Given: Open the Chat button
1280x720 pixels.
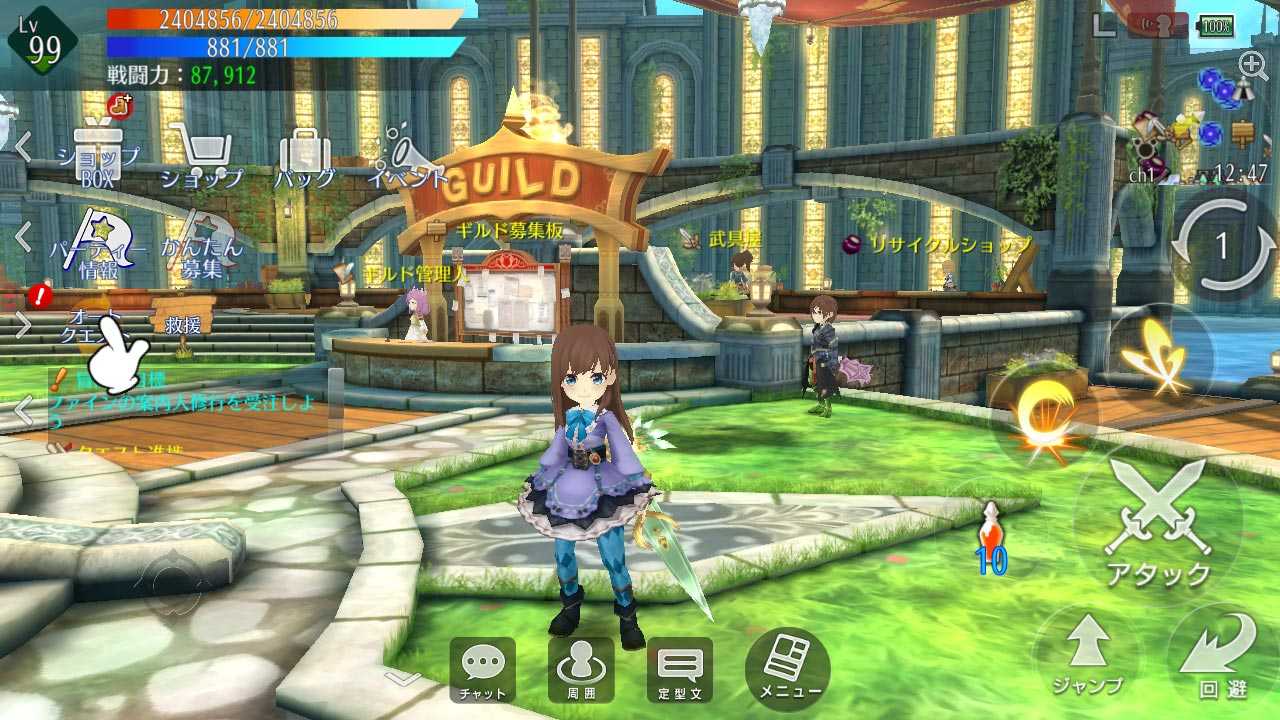Looking at the screenshot, I should pyautogui.click(x=483, y=669).
